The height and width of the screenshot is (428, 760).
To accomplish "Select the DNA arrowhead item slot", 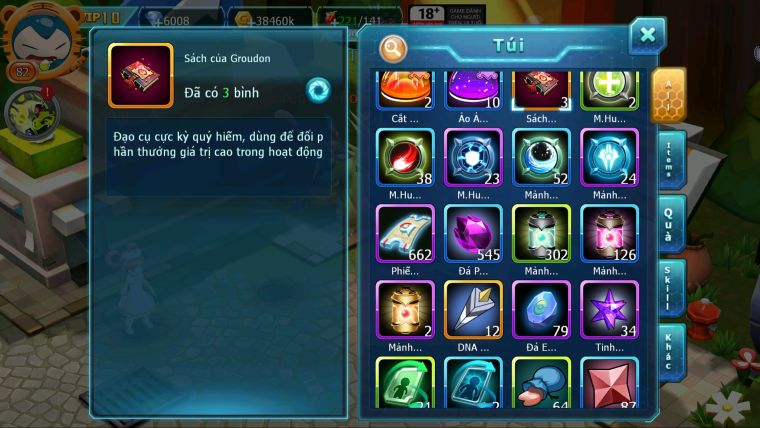I will (x=473, y=309).
